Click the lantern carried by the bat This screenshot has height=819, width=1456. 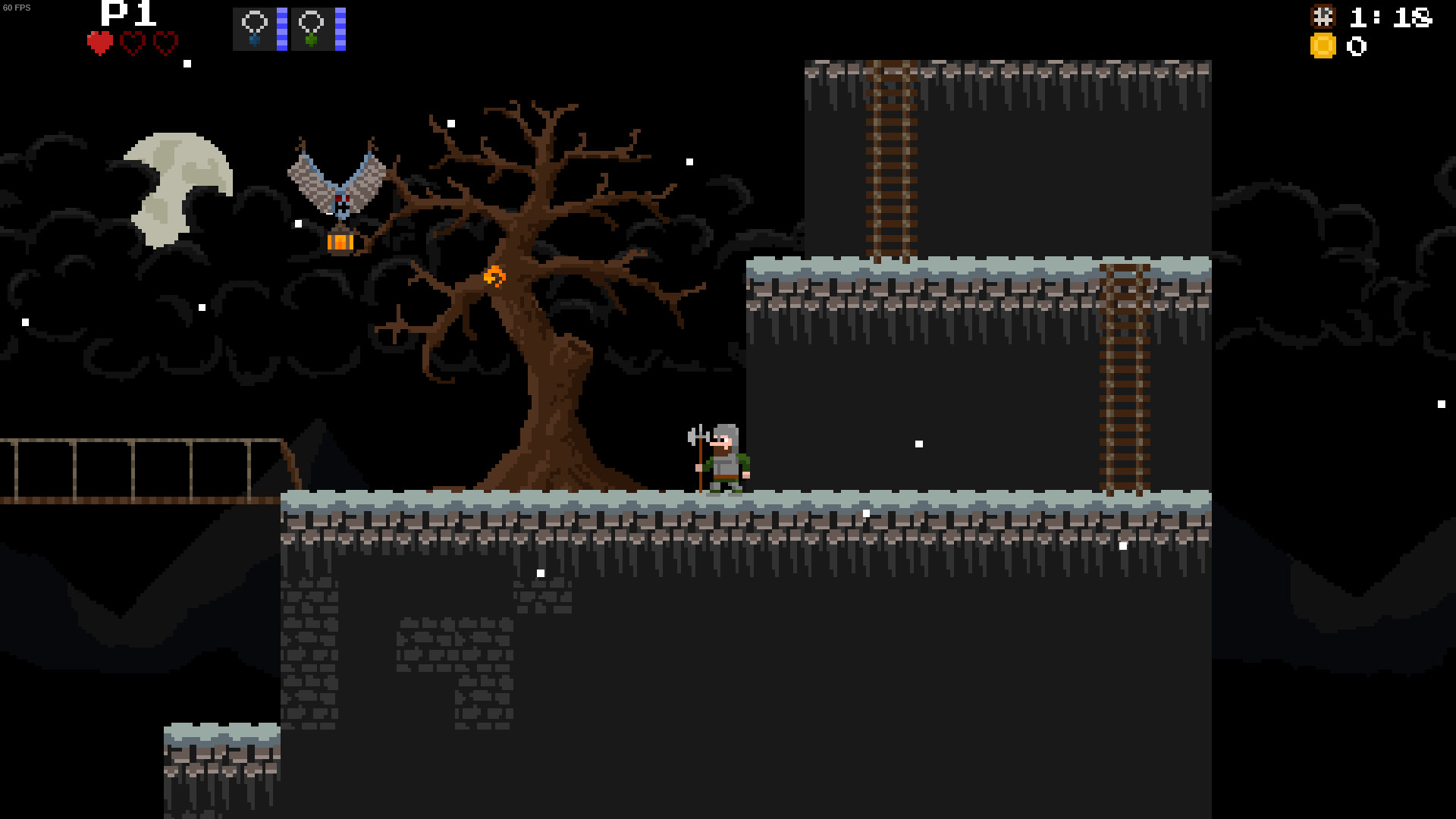click(340, 240)
